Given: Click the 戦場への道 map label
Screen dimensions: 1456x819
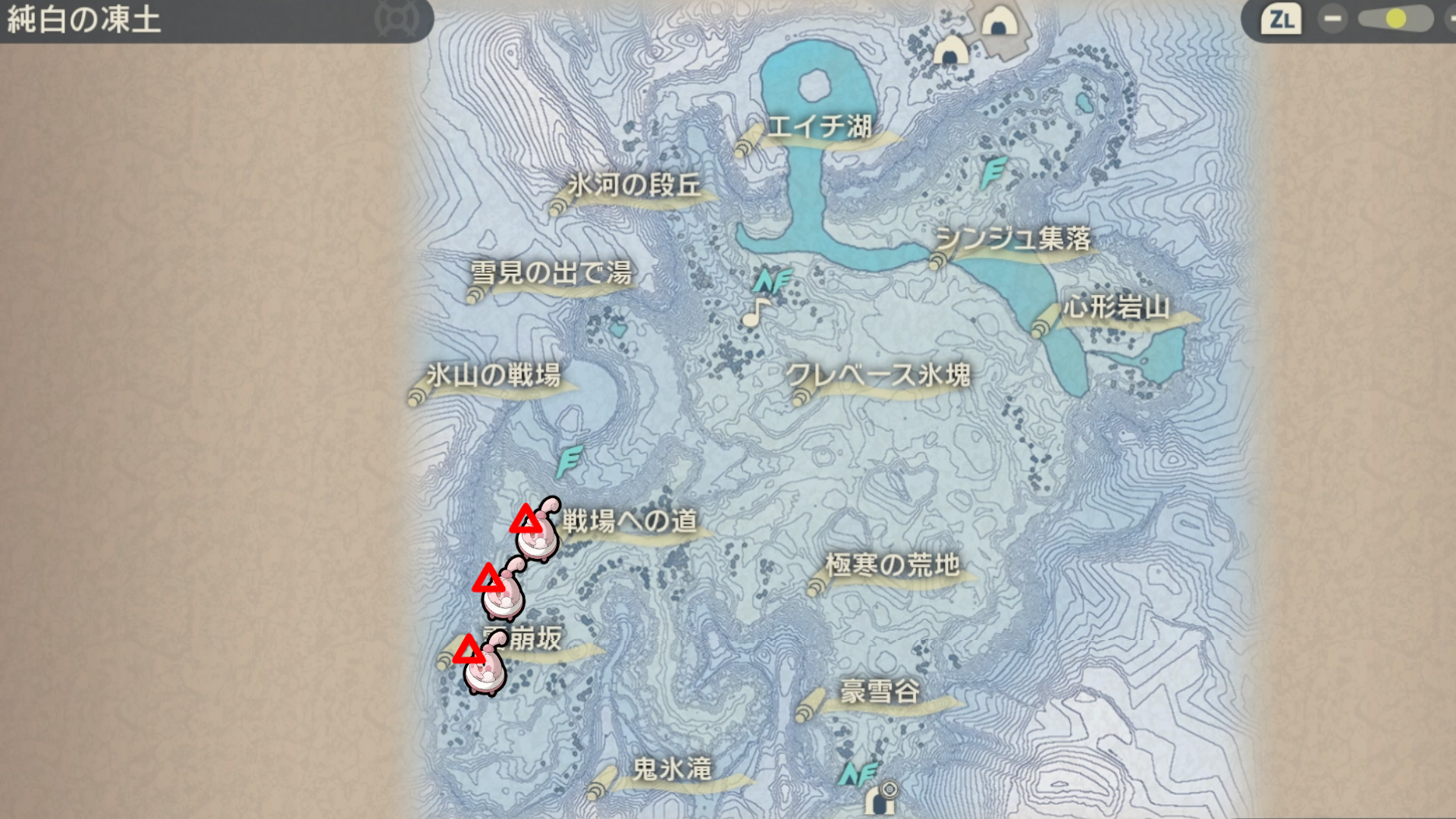Looking at the screenshot, I should point(629,522).
